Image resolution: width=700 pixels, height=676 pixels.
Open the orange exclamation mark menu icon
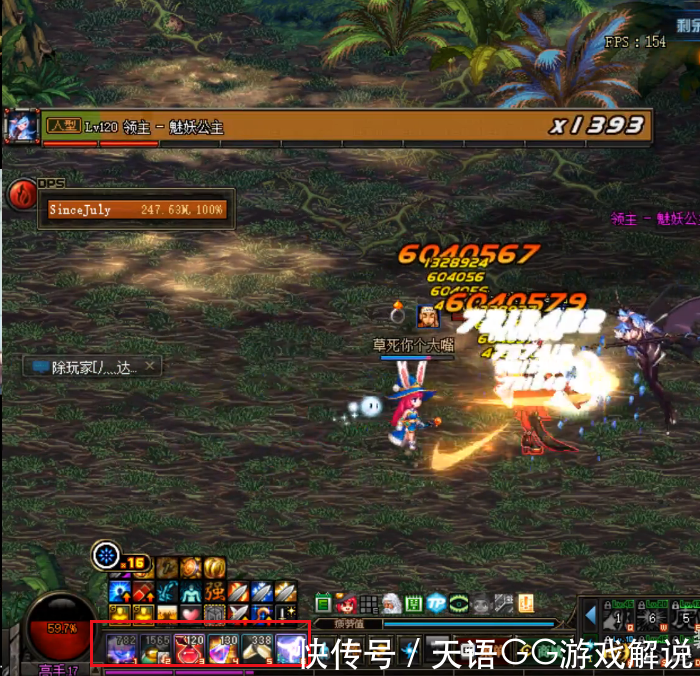point(526,604)
